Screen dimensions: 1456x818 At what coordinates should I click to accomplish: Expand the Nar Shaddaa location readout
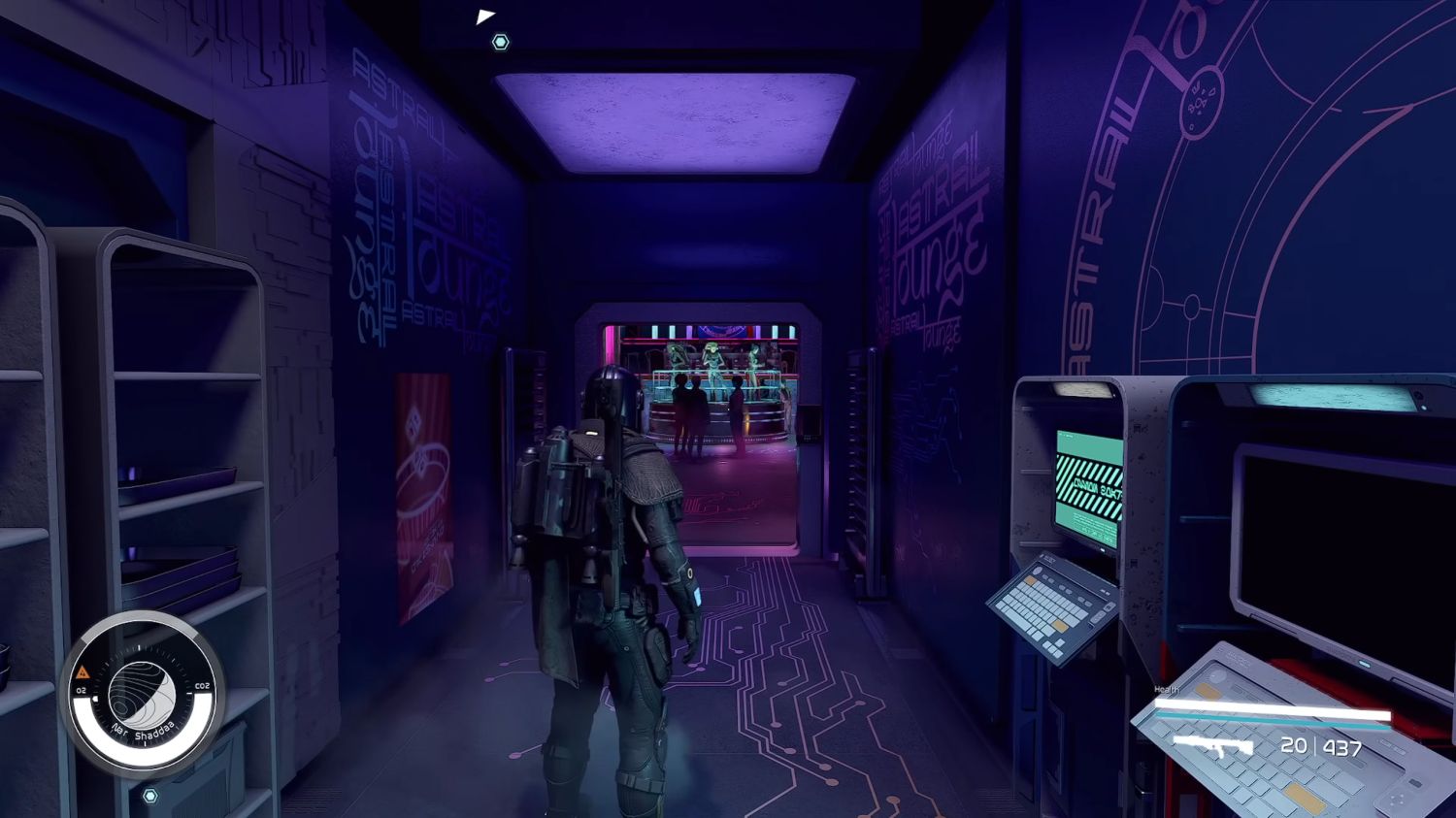pyautogui.click(x=143, y=729)
